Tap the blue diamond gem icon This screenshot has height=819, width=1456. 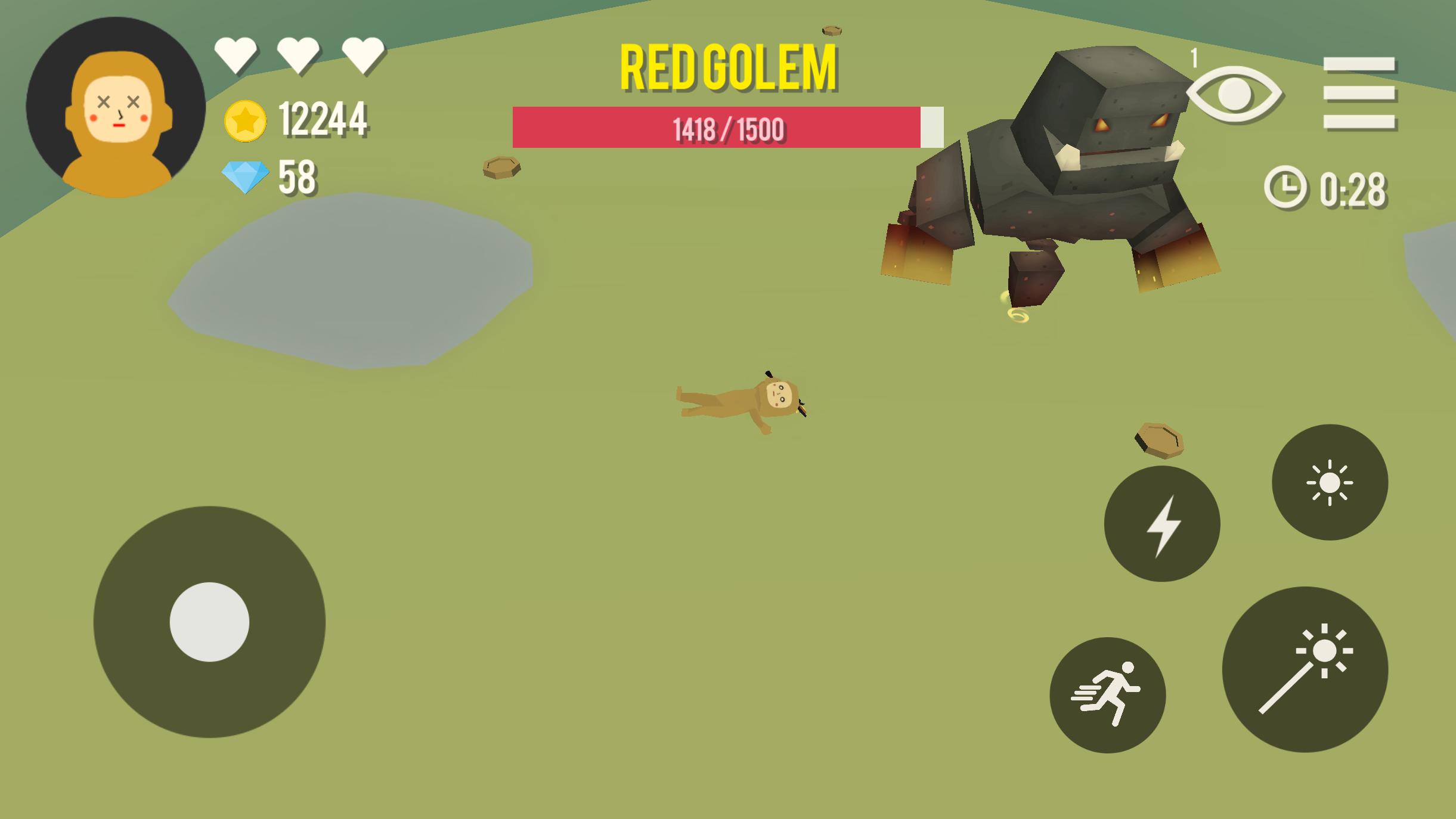pyautogui.click(x=245, y=178)
